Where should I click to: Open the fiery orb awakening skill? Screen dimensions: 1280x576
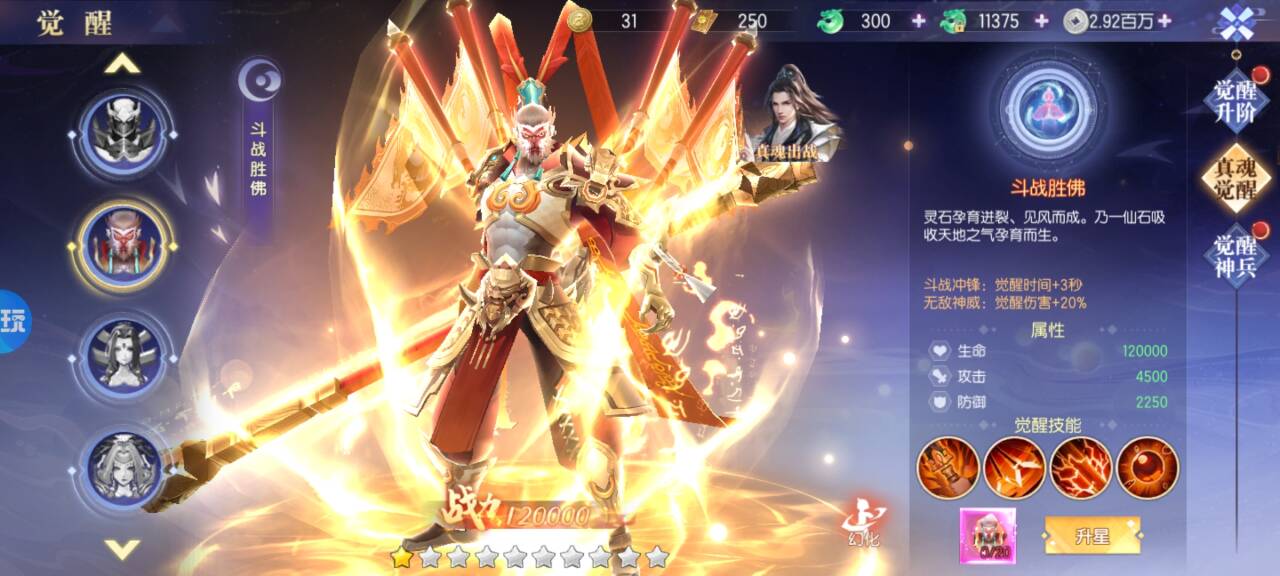click(x=1147, y=468)
